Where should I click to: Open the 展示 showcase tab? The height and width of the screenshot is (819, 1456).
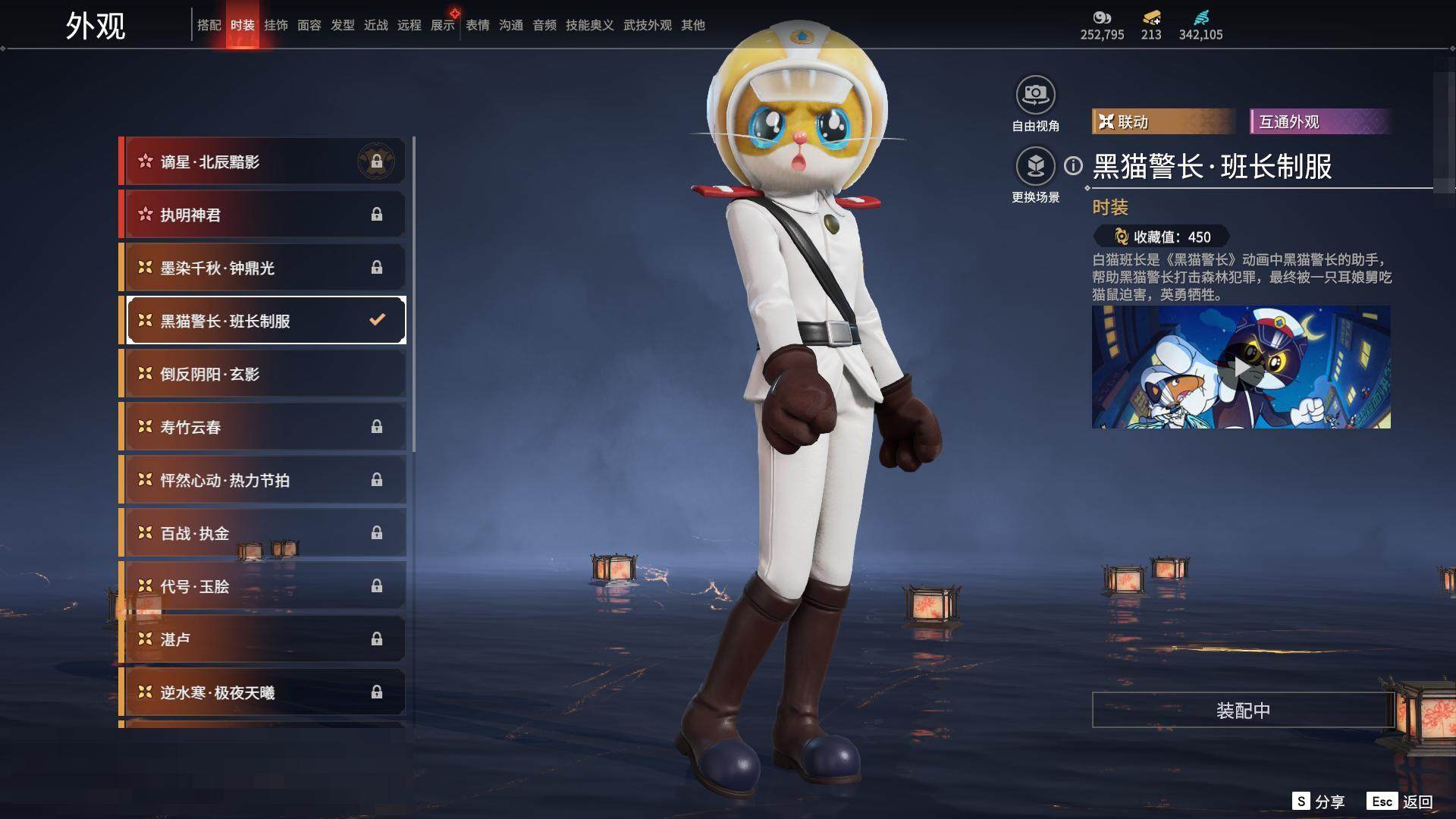(443, 25)
